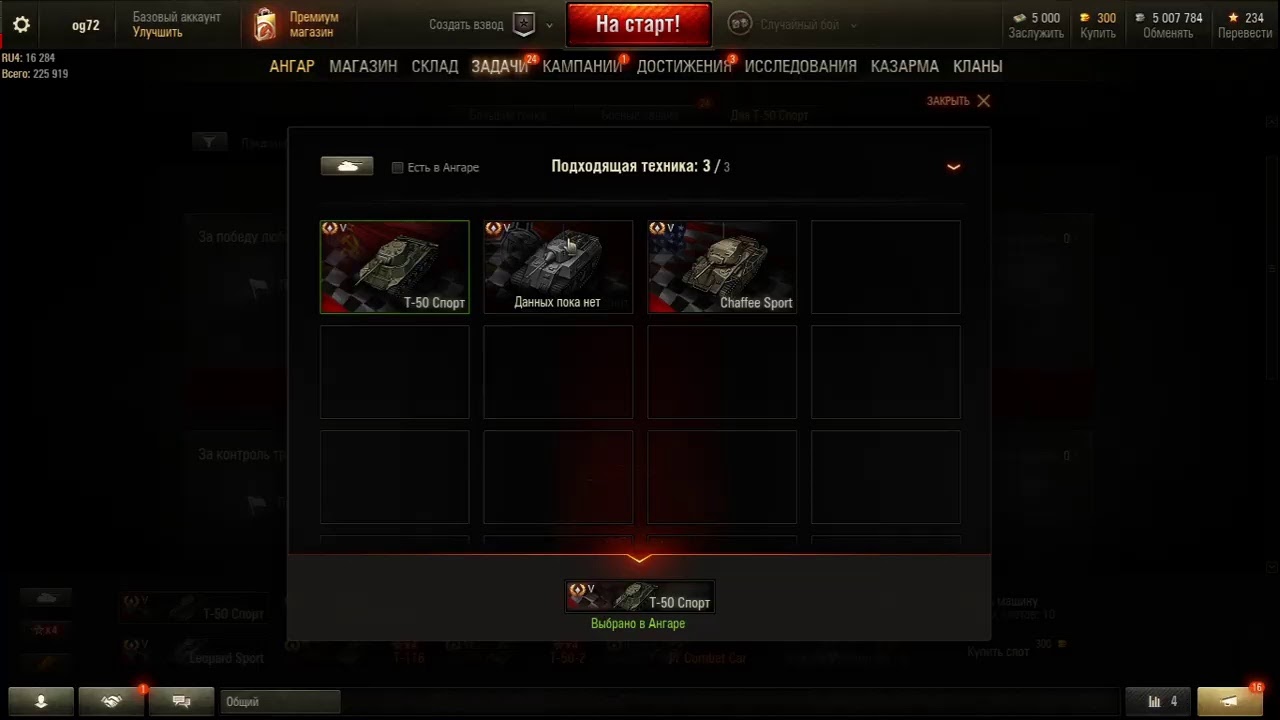
Task: Toggle the Есть в Ангаре checkbox
Action: point(398,168)
